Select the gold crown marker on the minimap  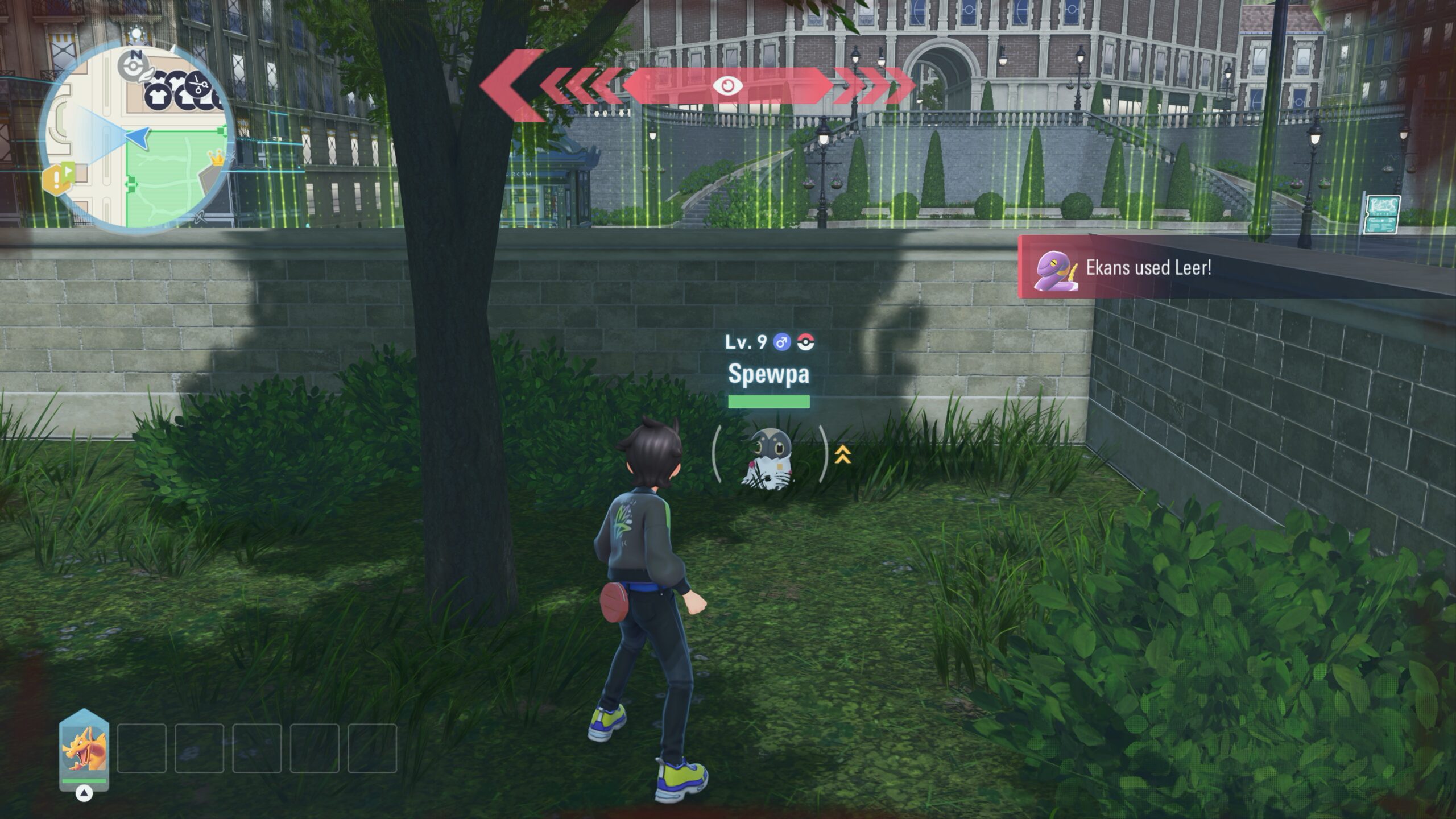(x=216, y=157)
